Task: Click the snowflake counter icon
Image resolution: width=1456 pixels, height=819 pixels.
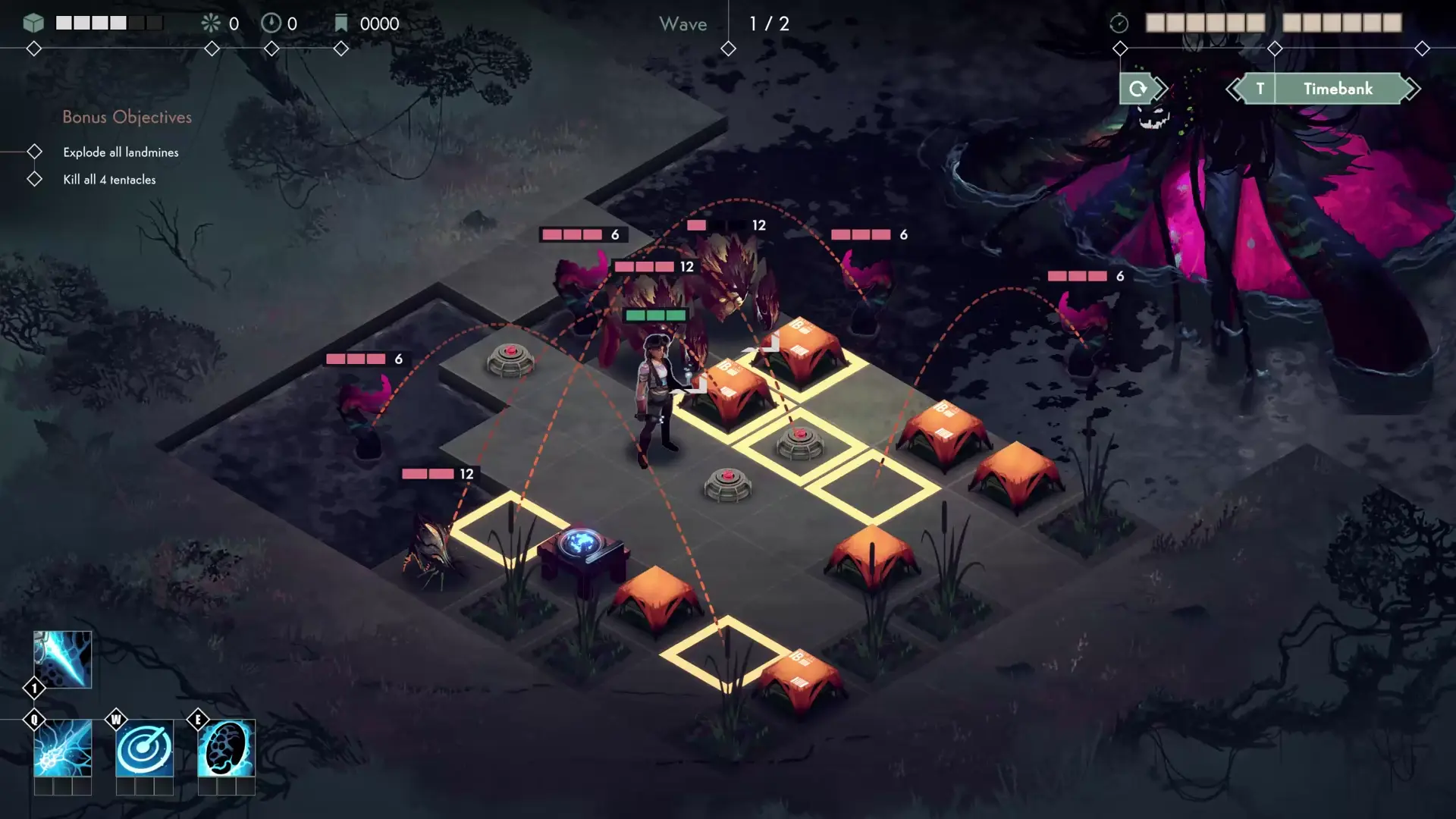Action: coord(210,23)
